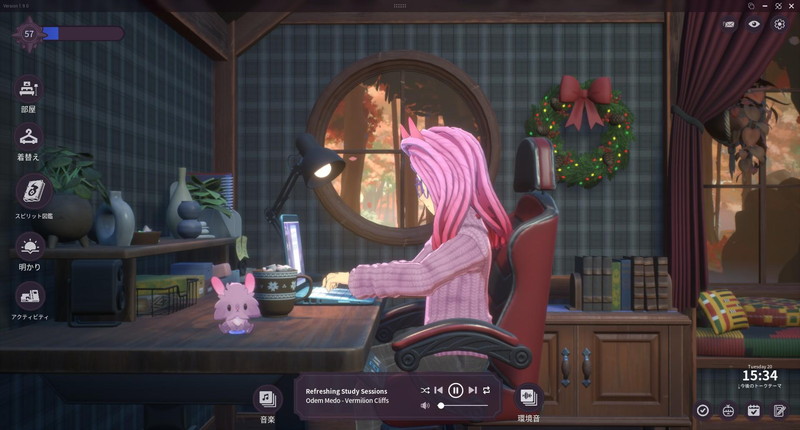Click the music volume slider

(x=464, y=405)
